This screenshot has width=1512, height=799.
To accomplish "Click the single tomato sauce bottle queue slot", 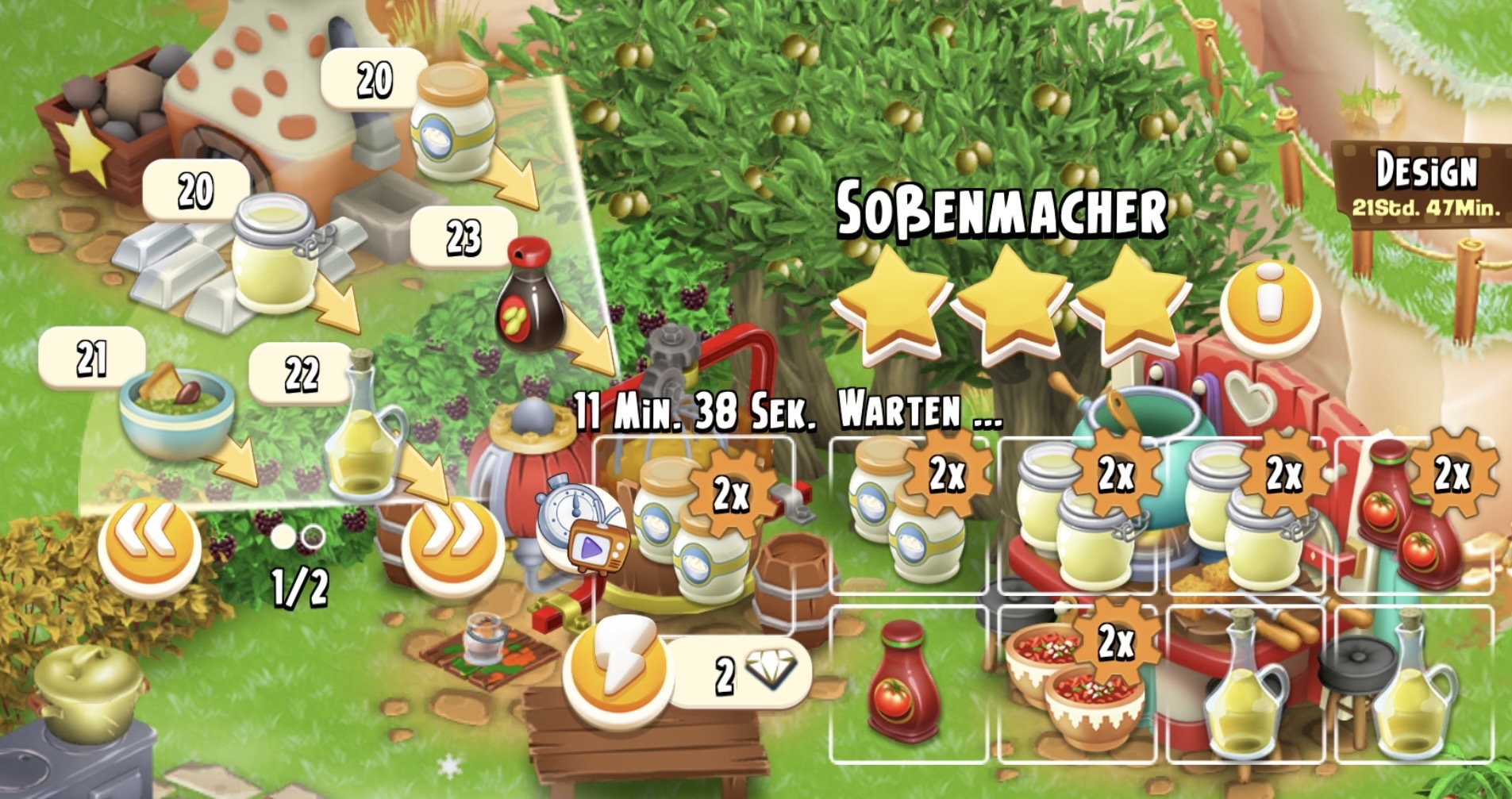I will click(x=905, y=682).
